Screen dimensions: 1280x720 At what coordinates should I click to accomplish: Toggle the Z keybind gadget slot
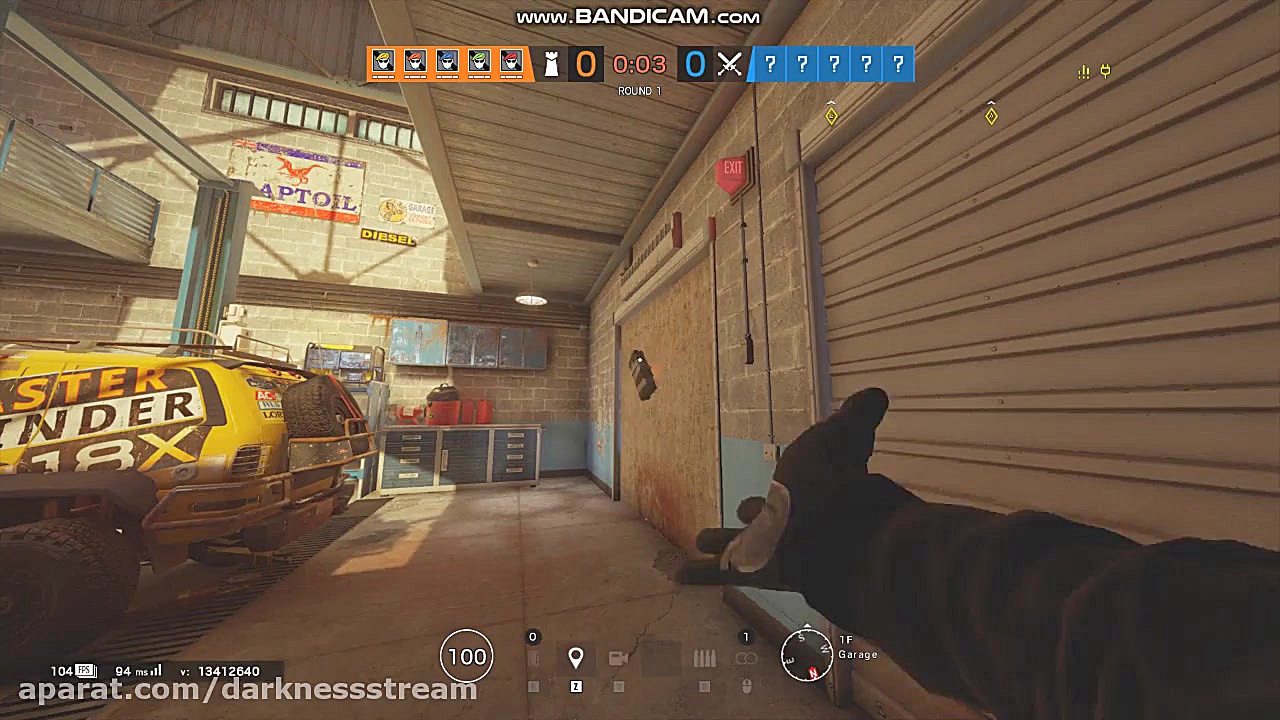[x=577, y=687]
